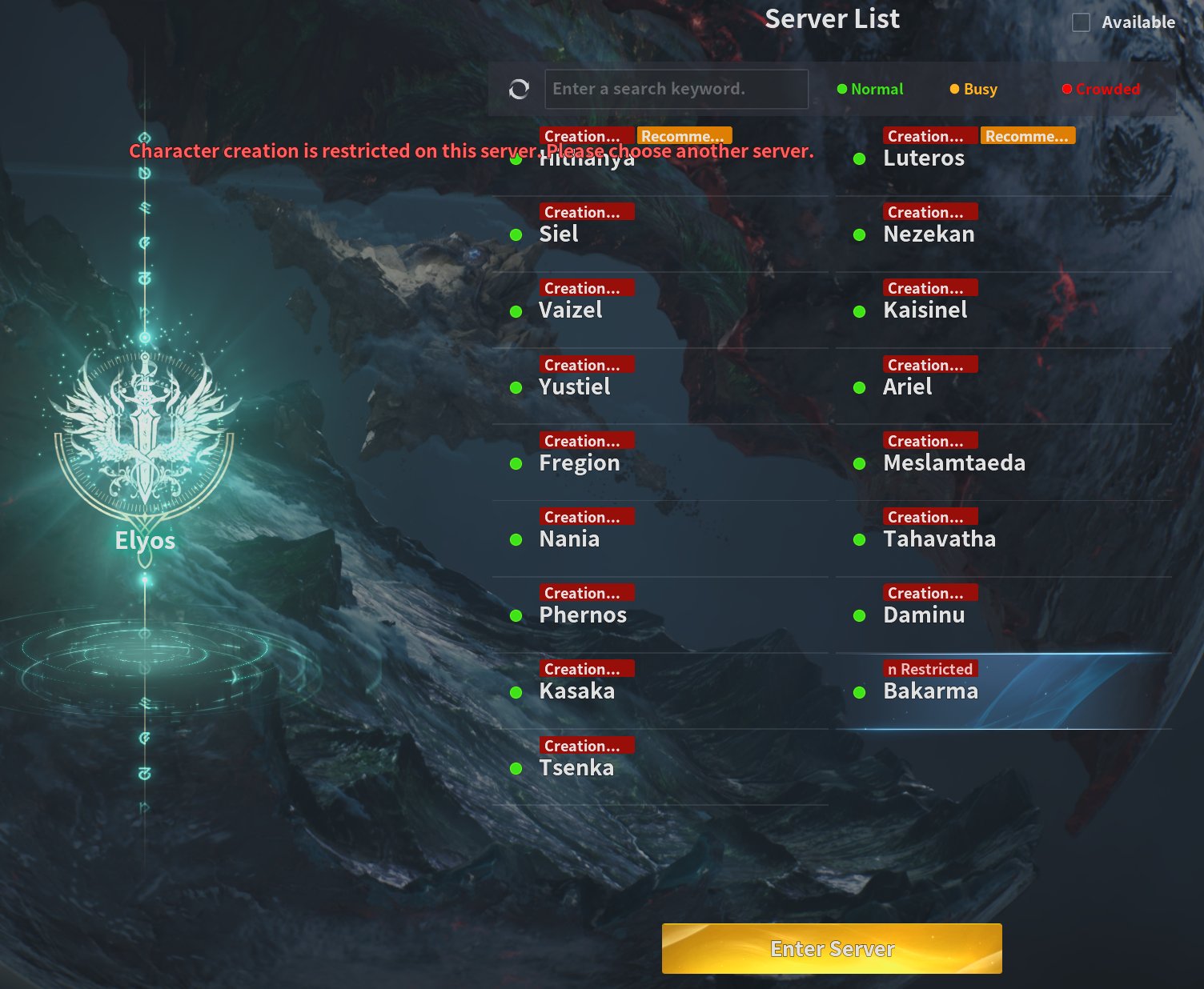Select the Nezekan server
The image size is (1204, 989).
(929, 234)
